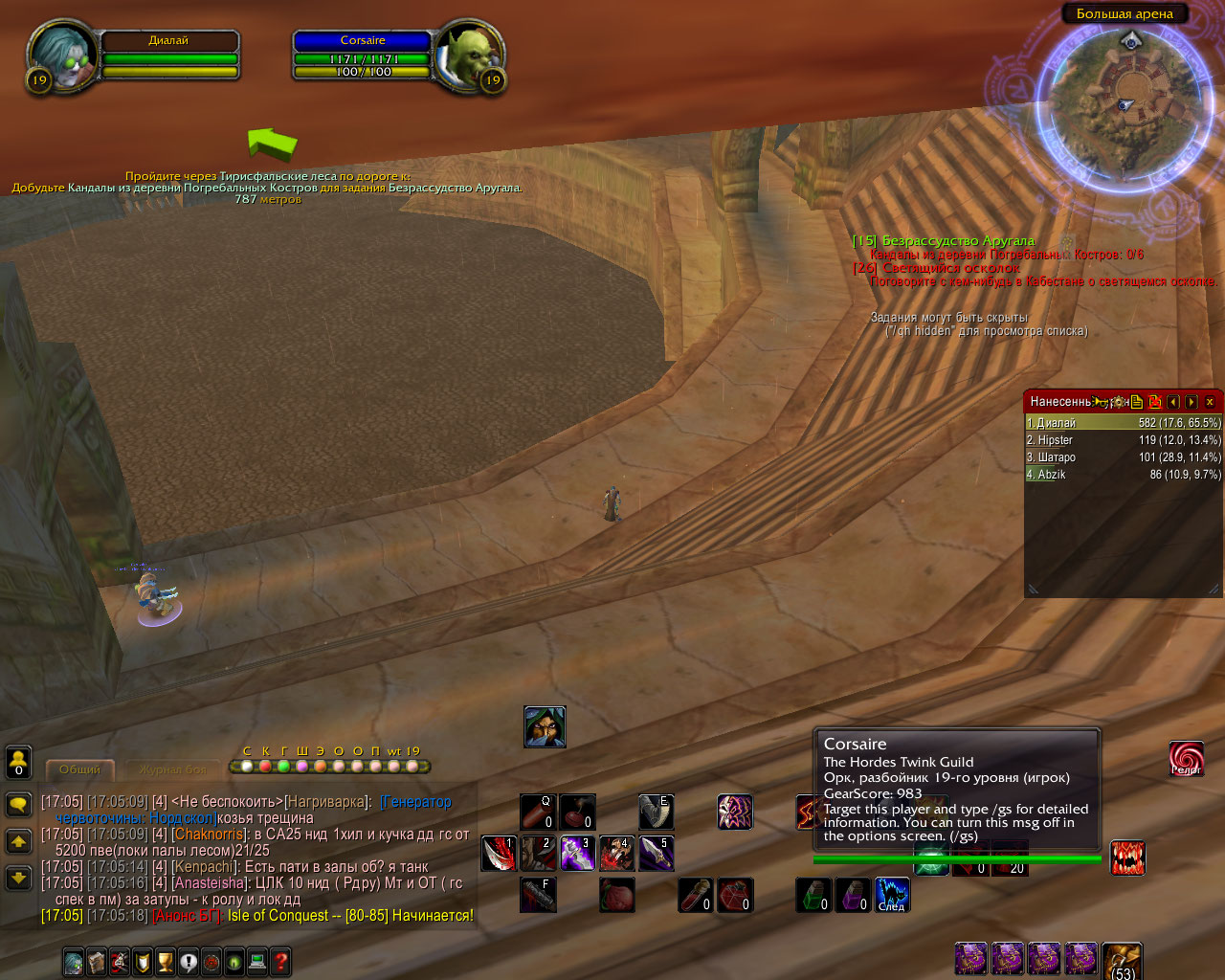Click the Диалай player portrait
Screen dimensions: 1225x980
63,56
